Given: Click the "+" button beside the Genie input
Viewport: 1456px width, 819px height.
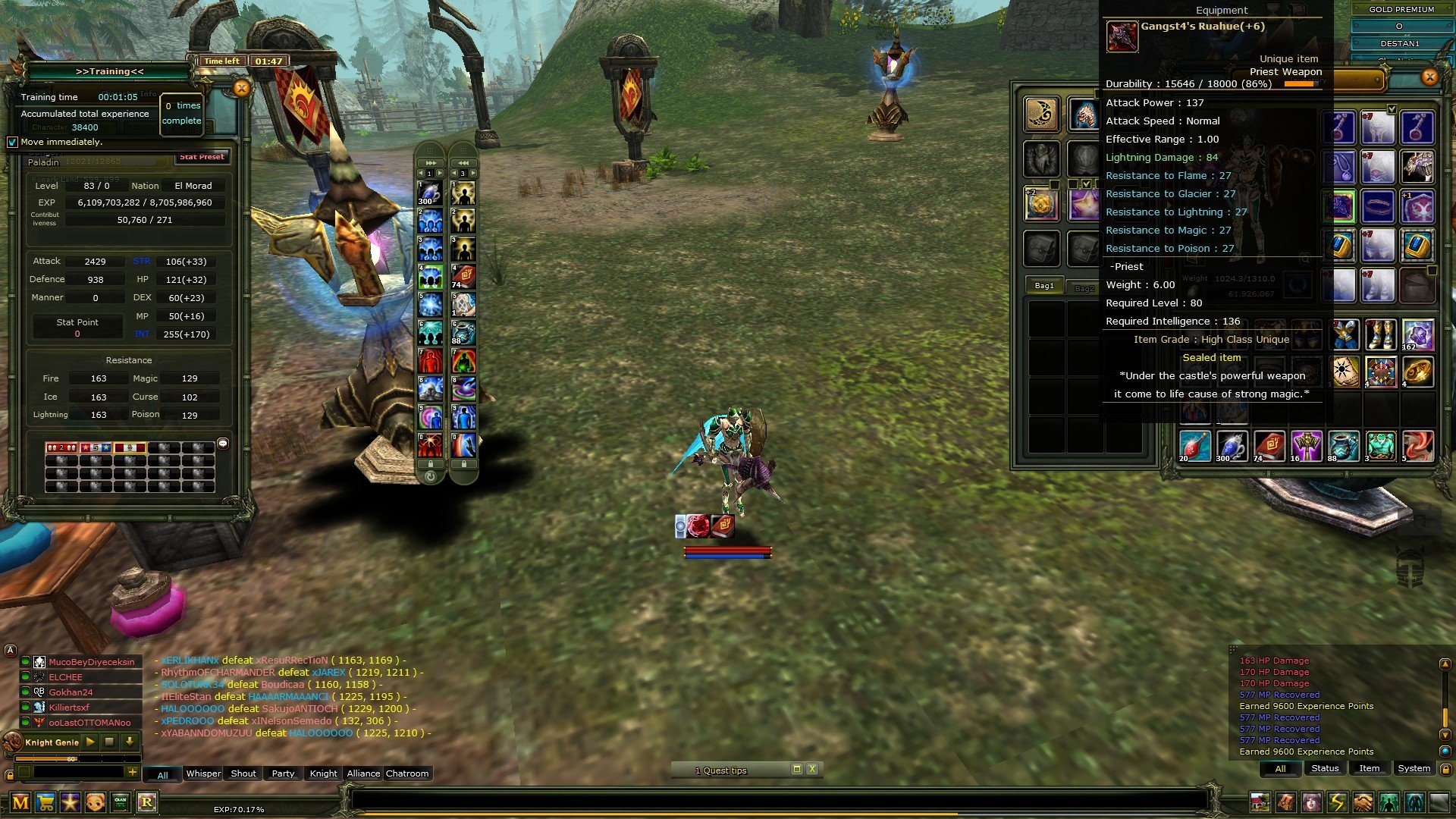Looking at the screenshot, I should click(132, 771).
